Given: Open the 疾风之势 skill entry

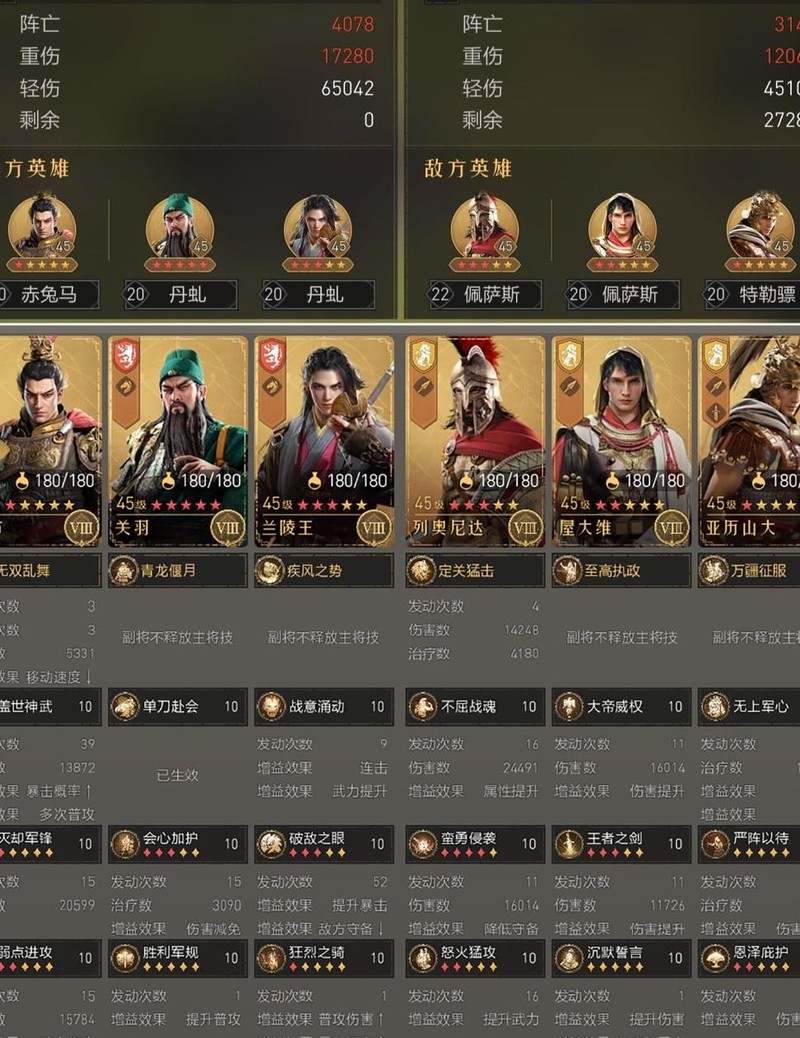Looking at the screenshot, I should click(324, 571).
